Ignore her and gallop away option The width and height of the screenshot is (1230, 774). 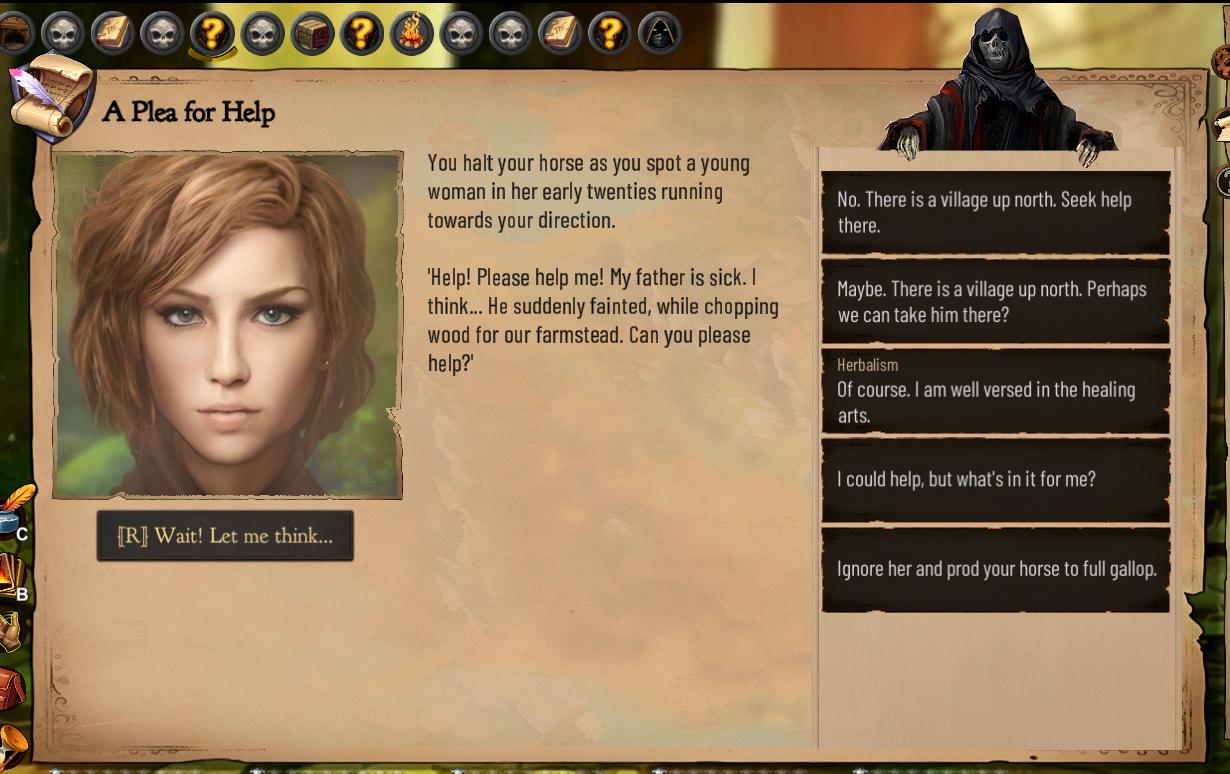click(x=995, y=569)
